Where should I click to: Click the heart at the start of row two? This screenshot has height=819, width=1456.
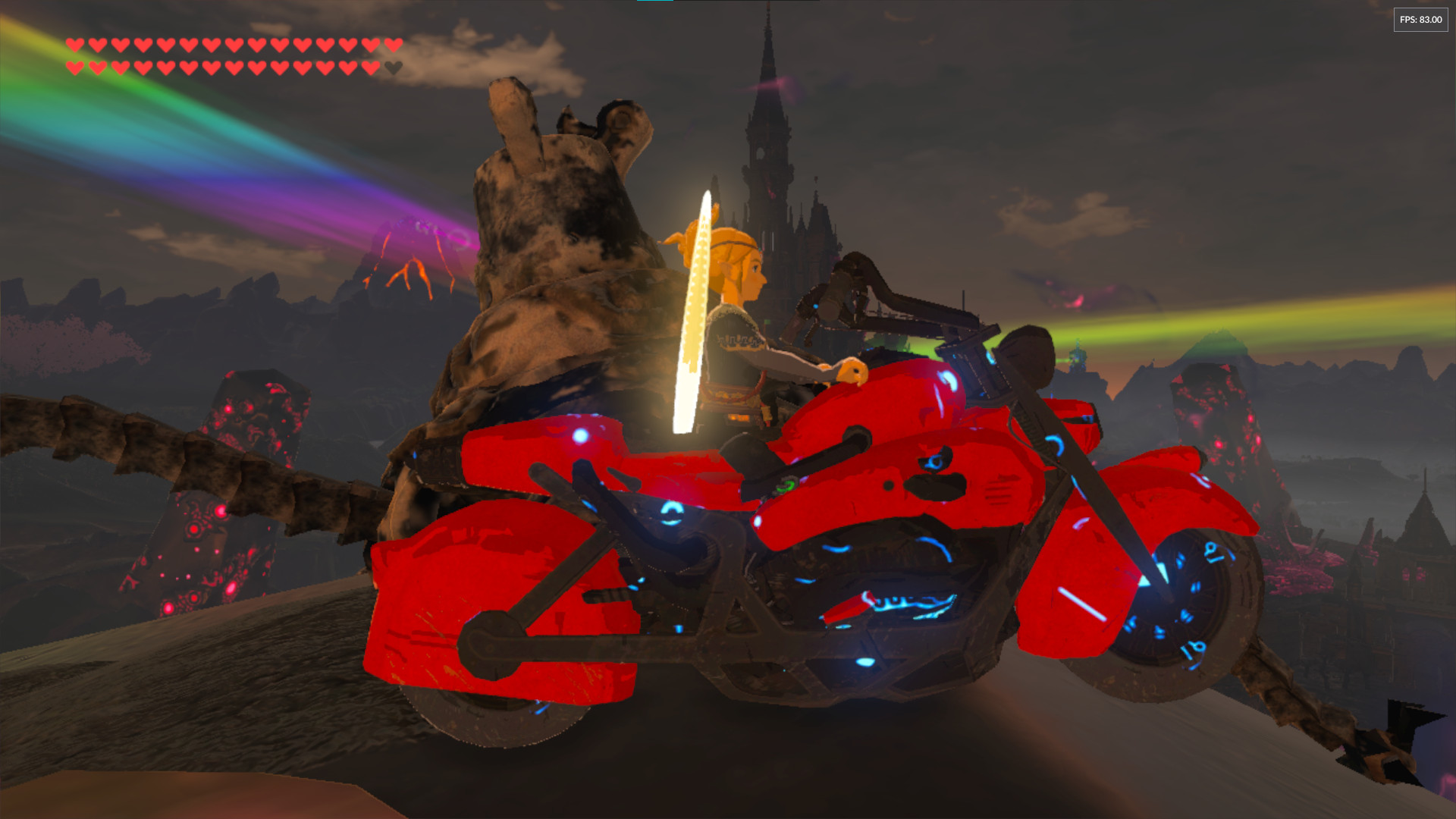[x=74, y=67]
